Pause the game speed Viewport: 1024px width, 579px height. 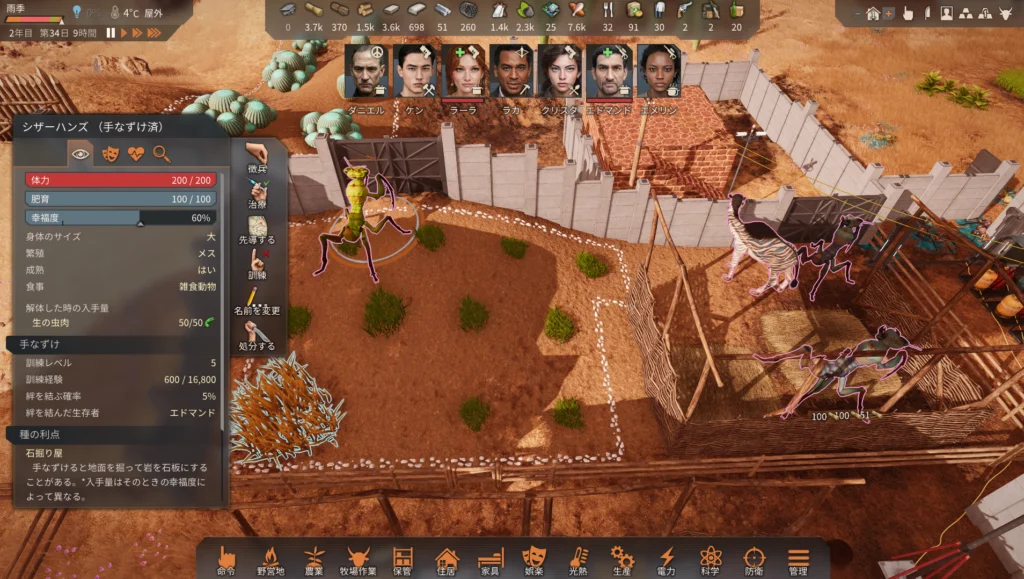click(x=110, y=32)
